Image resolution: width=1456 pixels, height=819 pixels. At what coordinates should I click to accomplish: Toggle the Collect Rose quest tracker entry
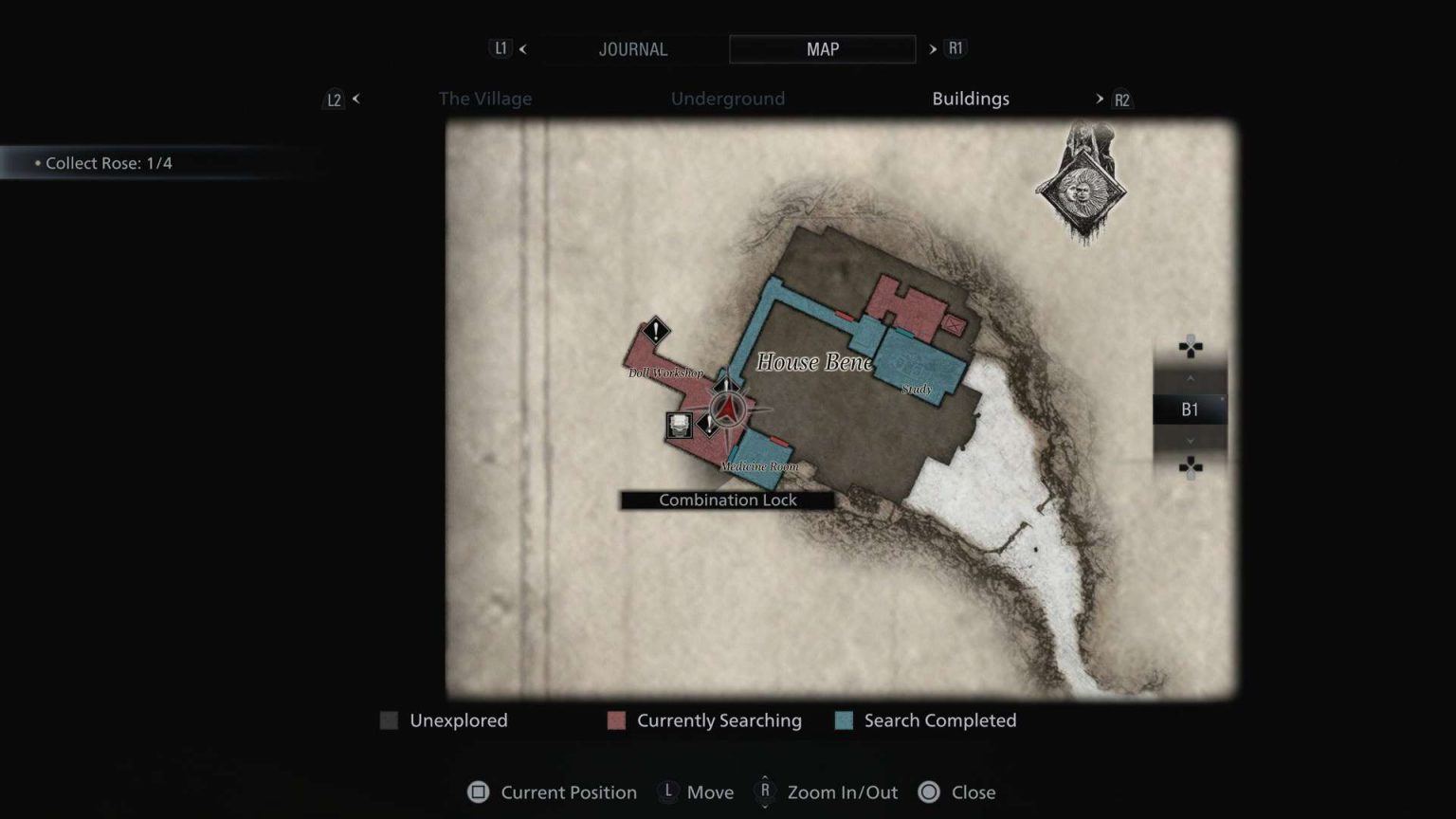[107, 163]
